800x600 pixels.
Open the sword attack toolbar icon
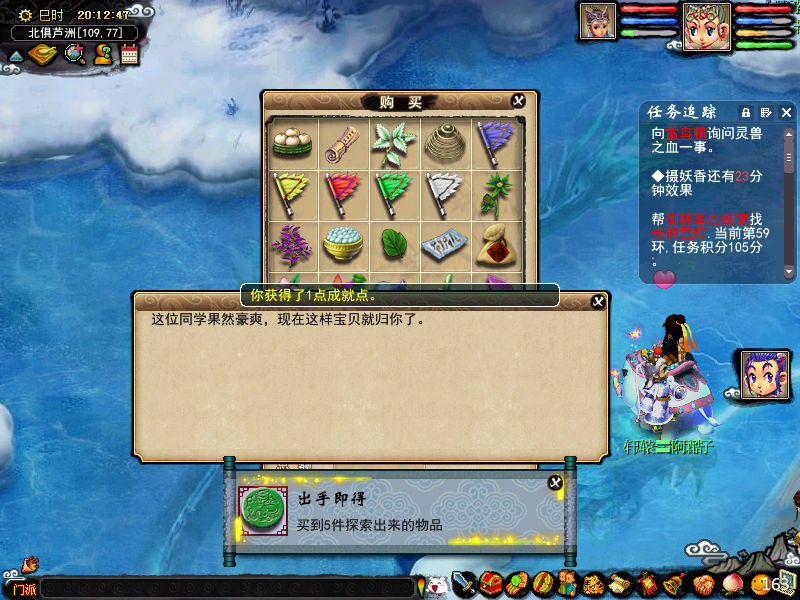click(463, 583)
